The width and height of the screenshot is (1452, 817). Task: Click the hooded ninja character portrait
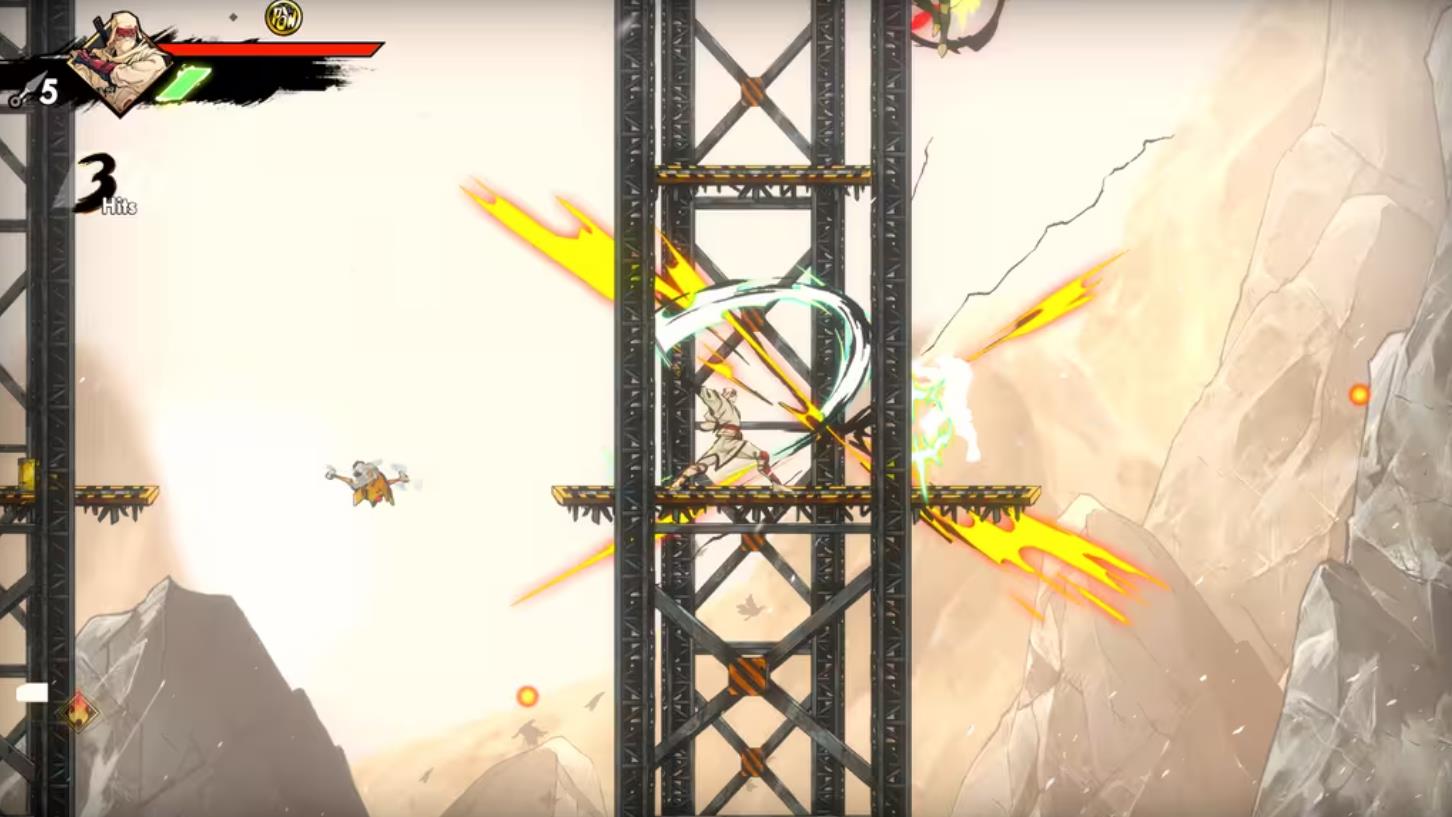(x=125, y=60)
